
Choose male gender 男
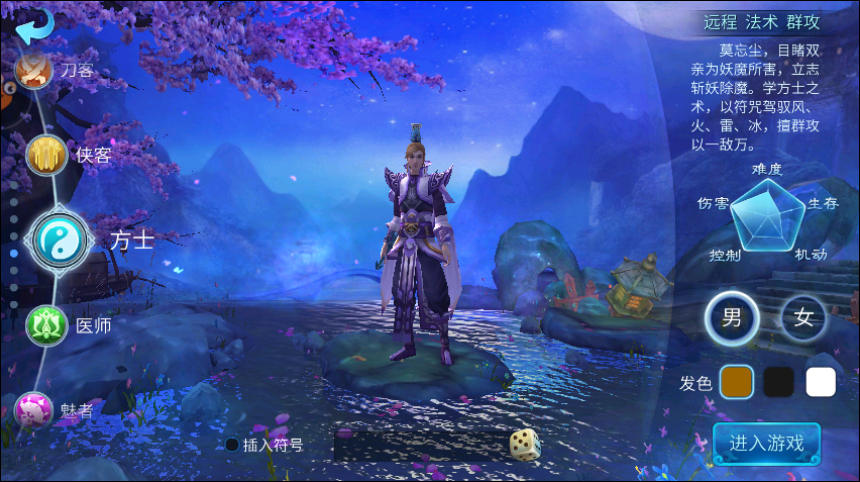[x=732, y=319]
